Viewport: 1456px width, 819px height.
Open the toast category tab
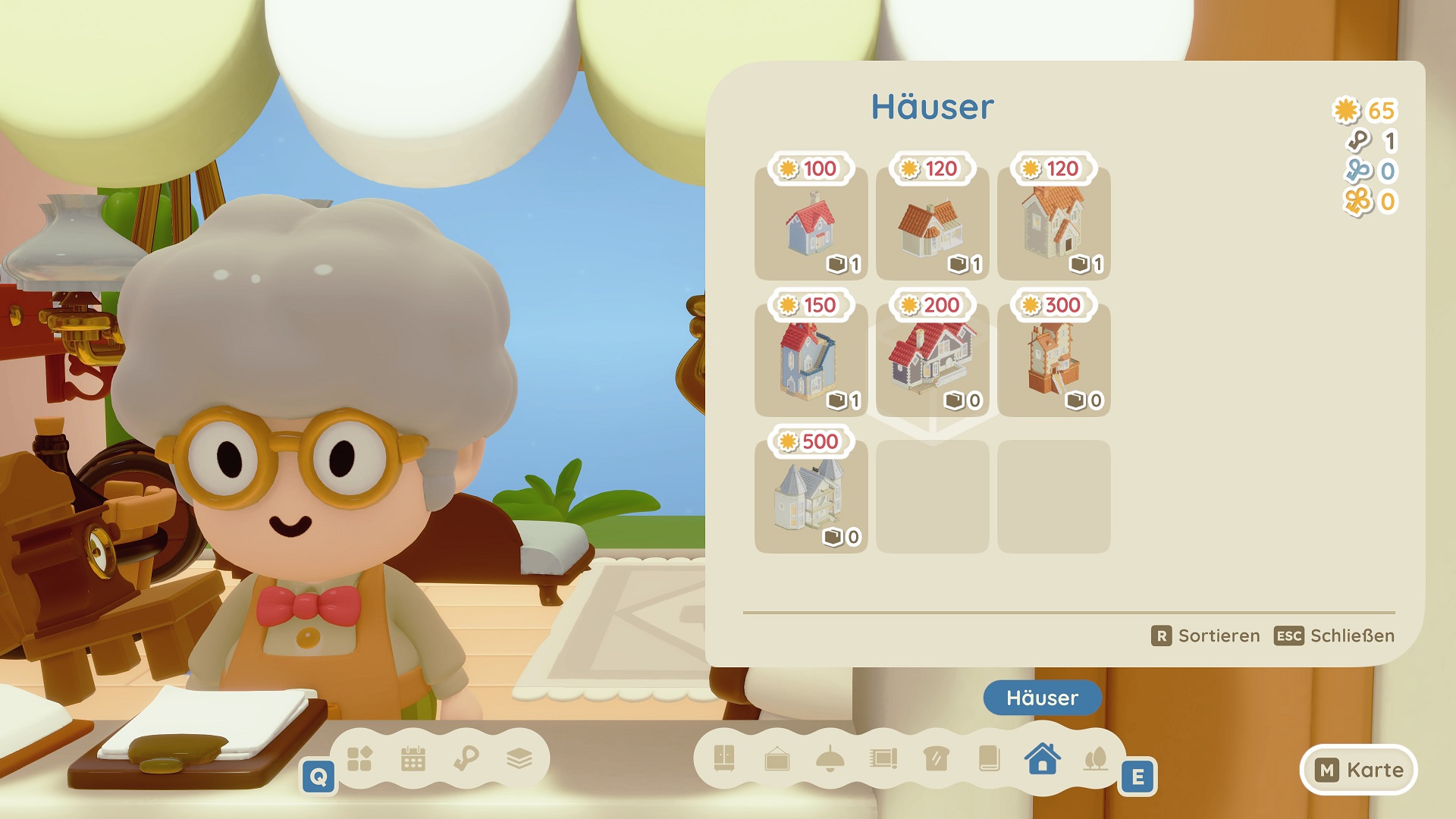[x=937, y=758]
